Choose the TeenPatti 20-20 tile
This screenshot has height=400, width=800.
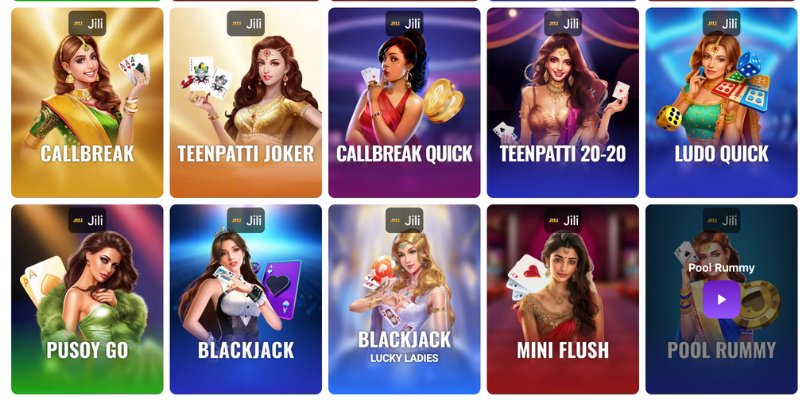pos(562,103)
